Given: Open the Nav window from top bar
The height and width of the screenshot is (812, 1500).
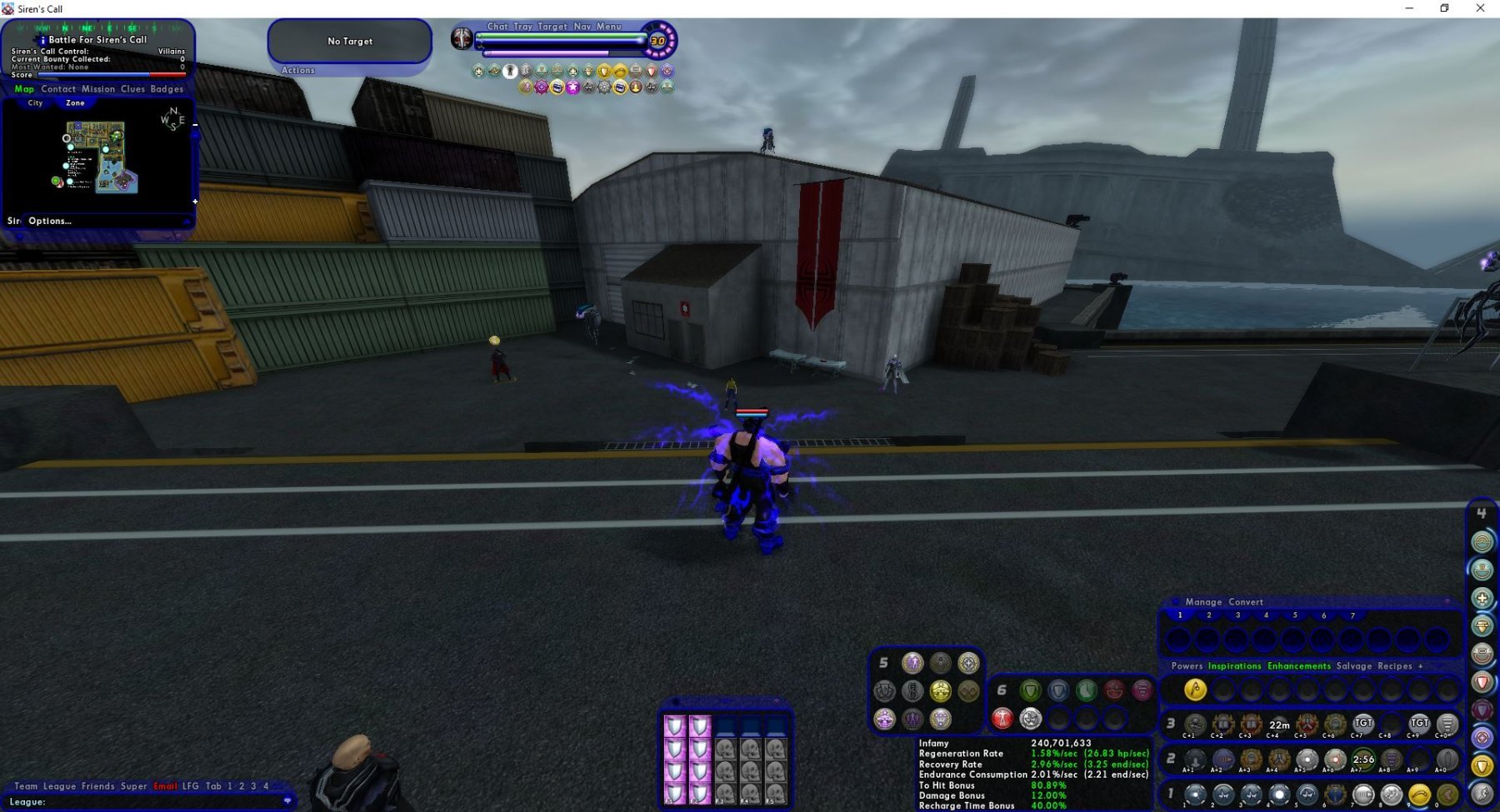Looking at the screenshot, I should (x=582, y=27).
